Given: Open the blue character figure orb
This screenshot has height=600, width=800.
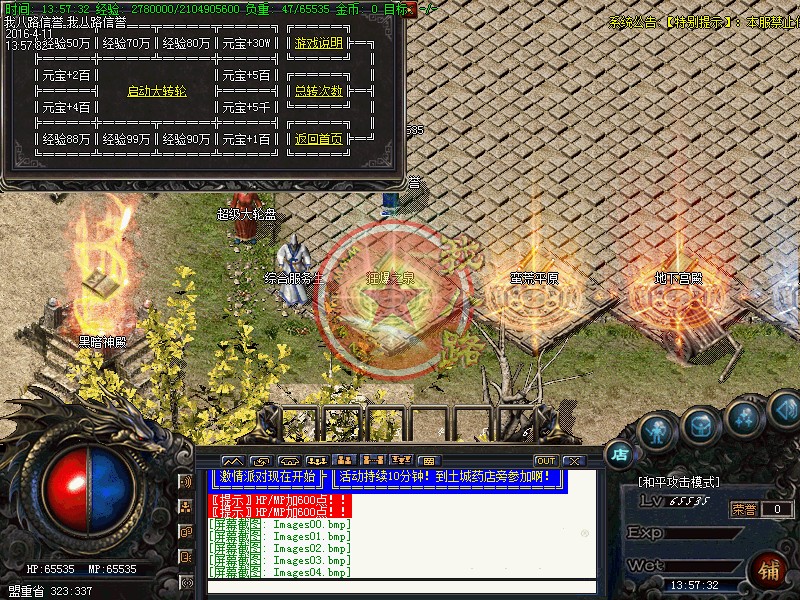Looking at the screenshot, I should [x=656, y=434].
